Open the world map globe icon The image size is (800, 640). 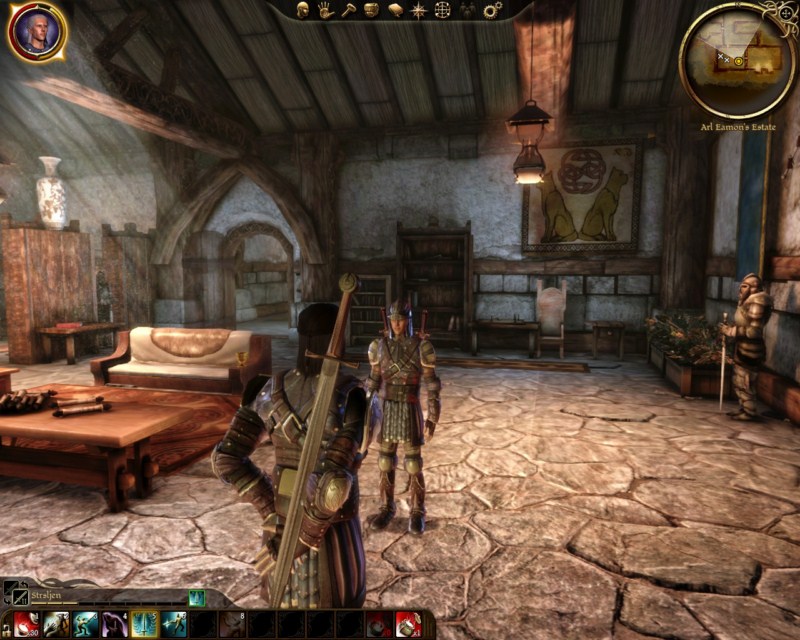click(x=443, y=10)
